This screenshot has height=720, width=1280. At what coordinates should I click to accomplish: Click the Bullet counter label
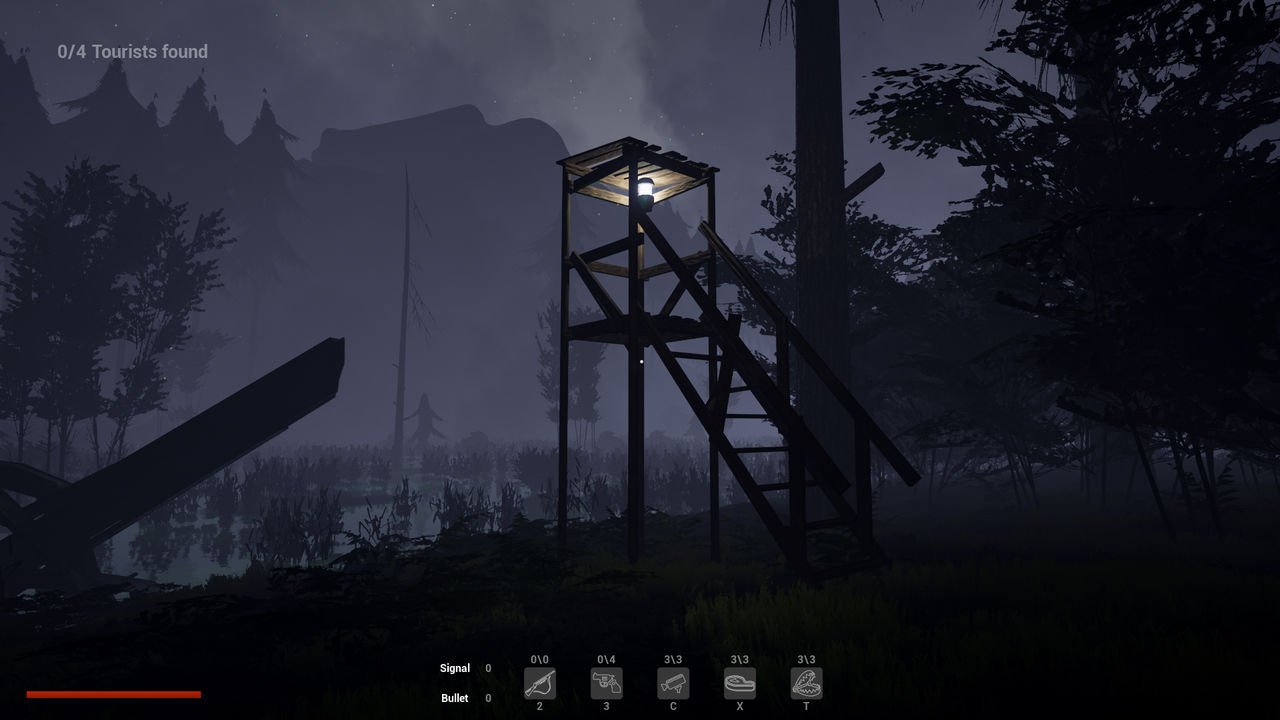pos(455,698)
